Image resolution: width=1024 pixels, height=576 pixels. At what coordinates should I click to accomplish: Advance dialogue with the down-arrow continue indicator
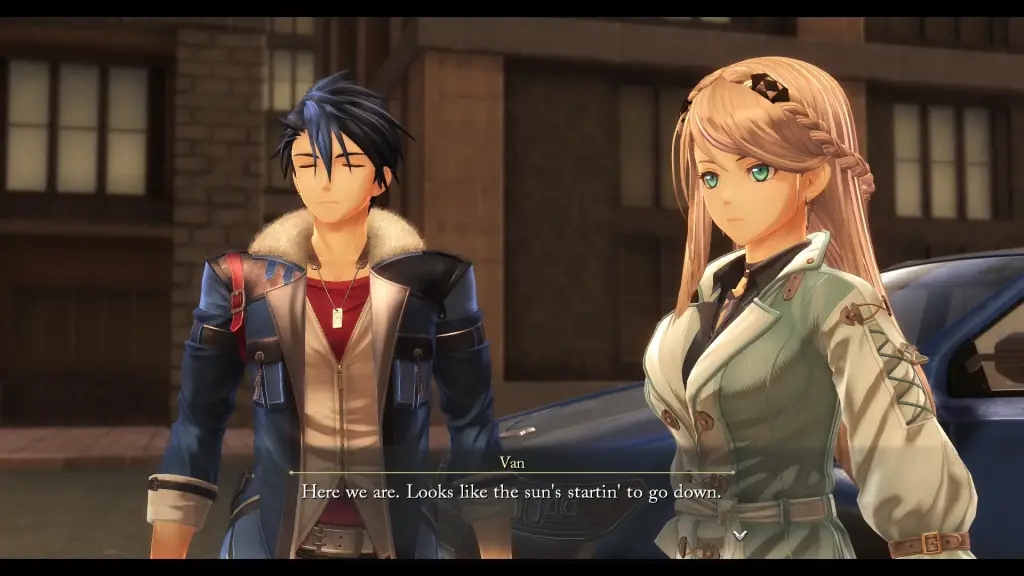(x=740, y=535)
